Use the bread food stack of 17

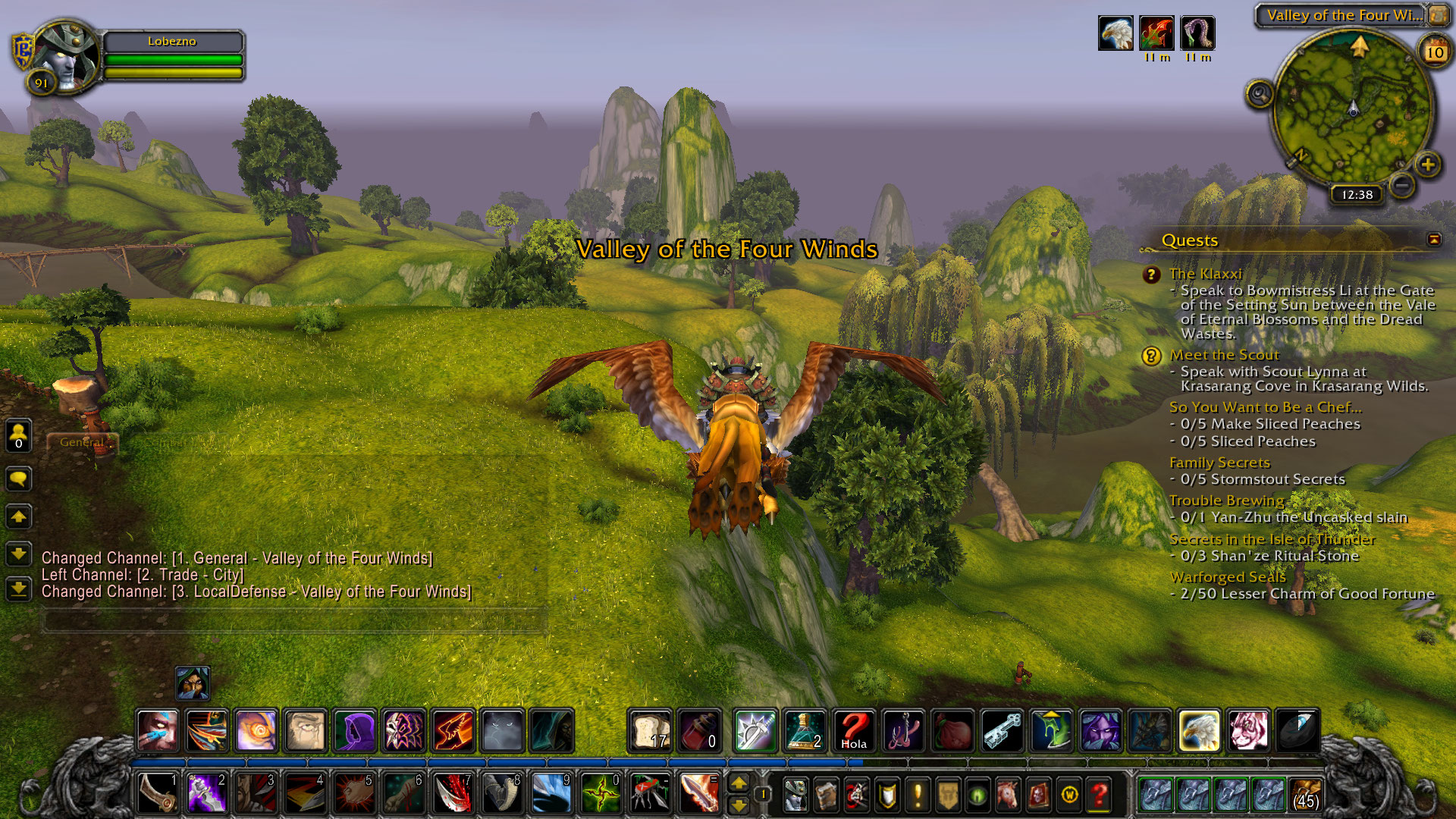(651, 730)
